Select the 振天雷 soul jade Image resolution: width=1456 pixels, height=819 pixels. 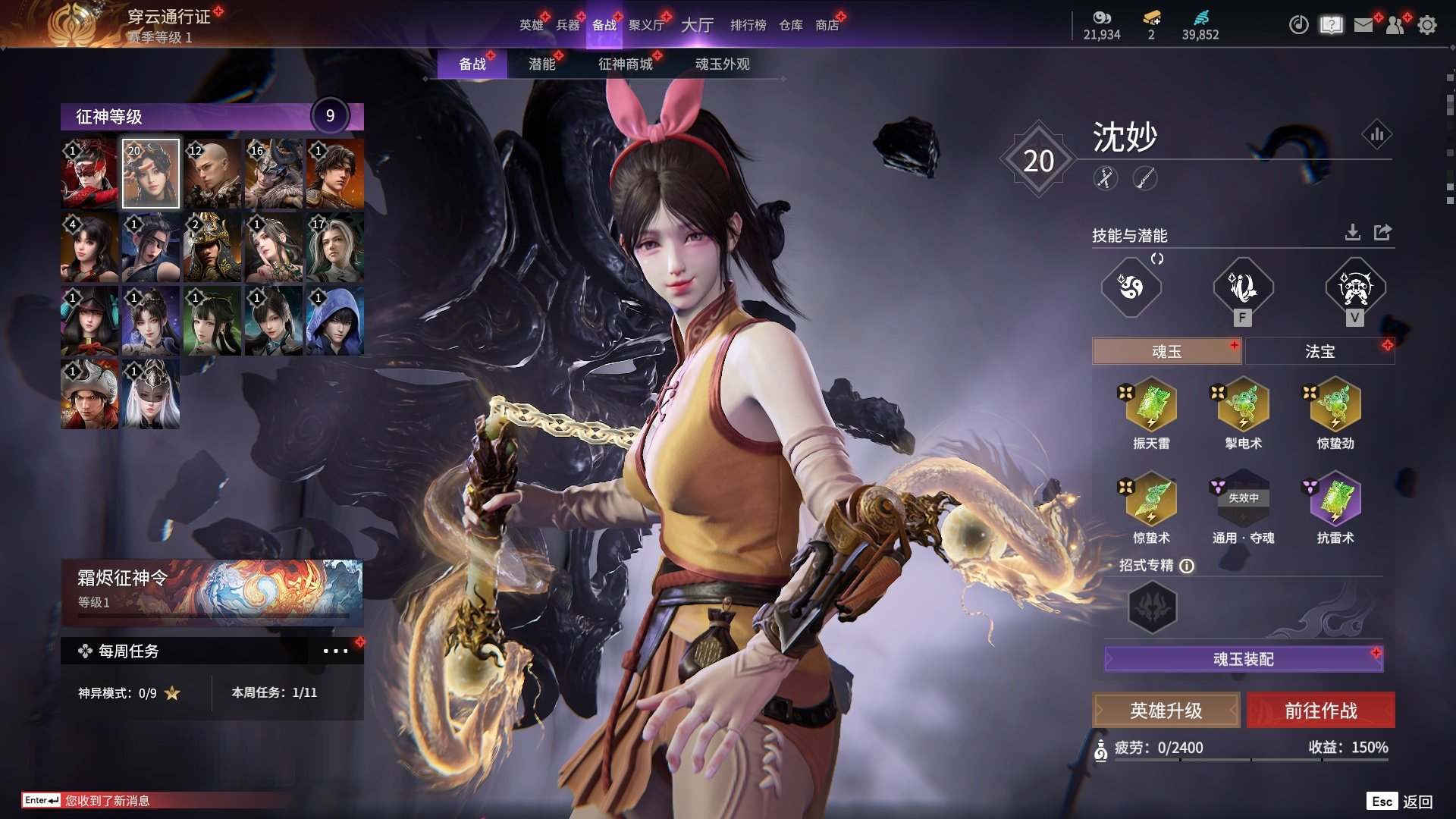point(1151,406)
